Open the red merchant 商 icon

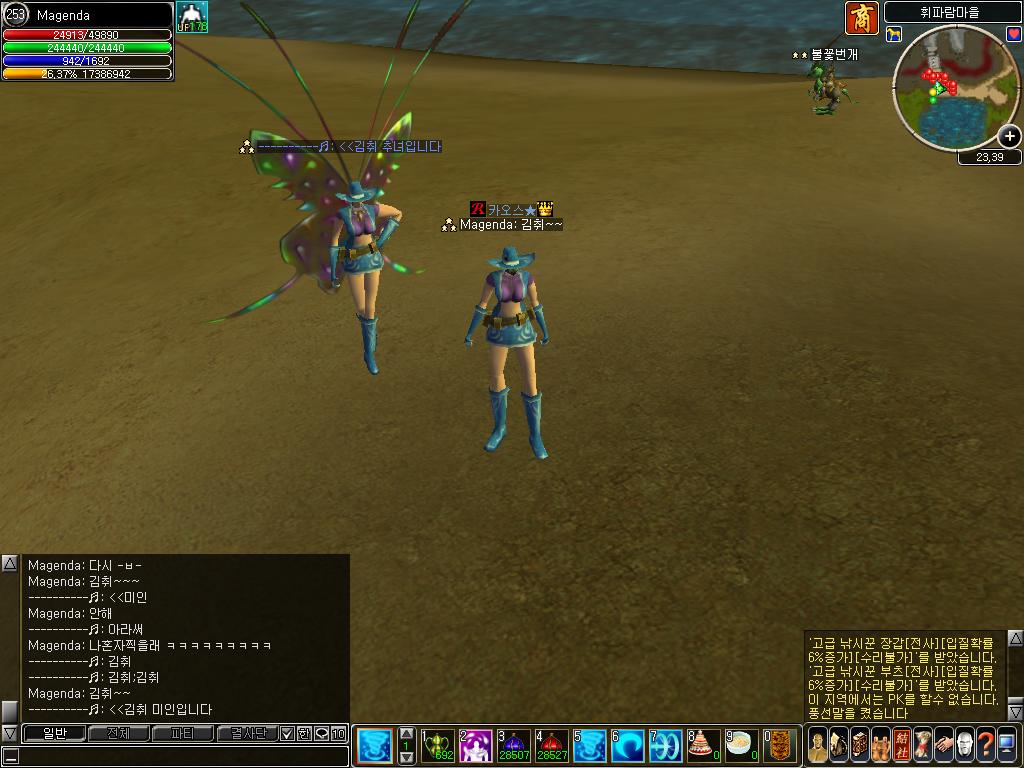click(861, 17)
